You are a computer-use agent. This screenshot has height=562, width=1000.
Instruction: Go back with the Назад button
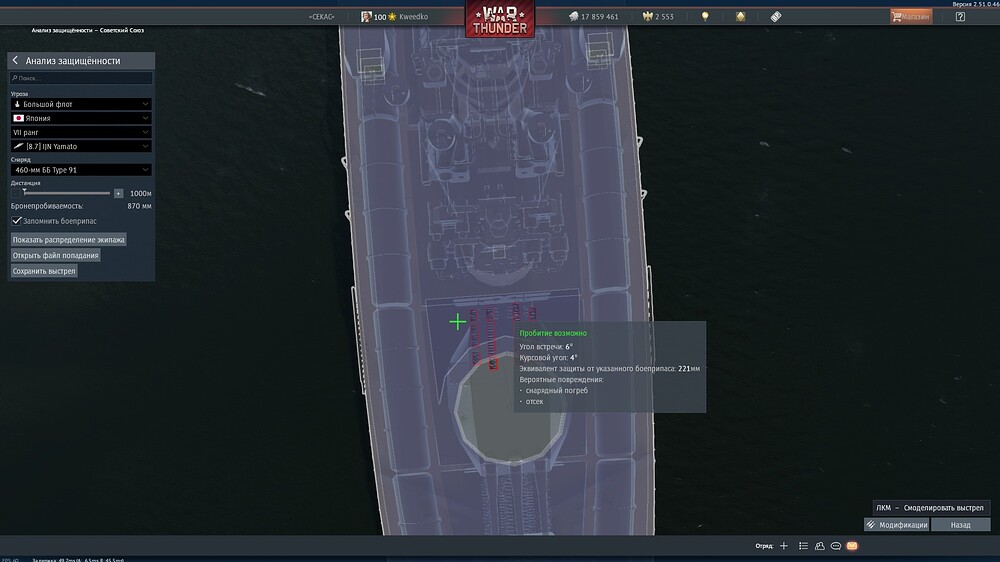pos(960,524)
